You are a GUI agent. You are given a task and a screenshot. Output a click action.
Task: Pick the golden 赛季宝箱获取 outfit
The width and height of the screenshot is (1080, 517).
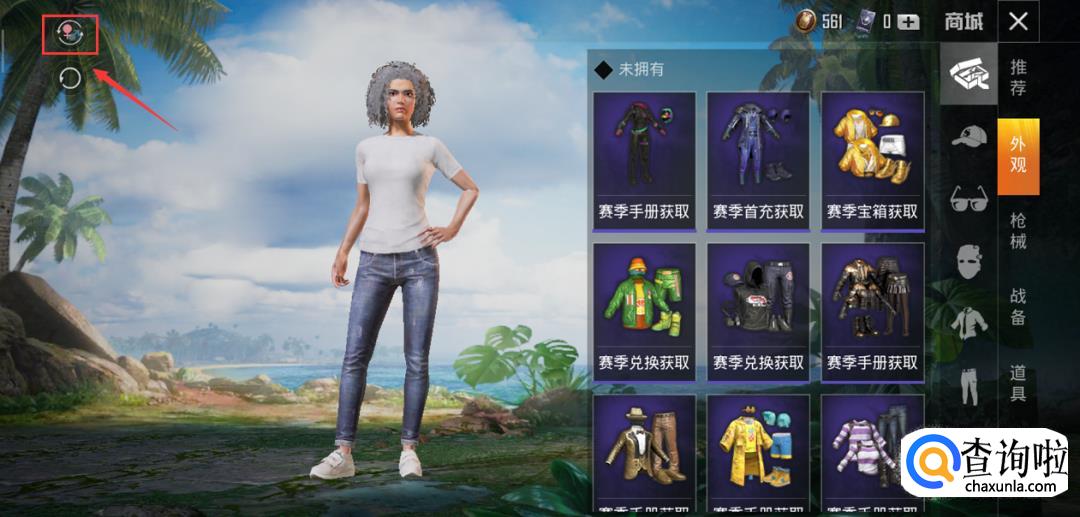point(872,160)
